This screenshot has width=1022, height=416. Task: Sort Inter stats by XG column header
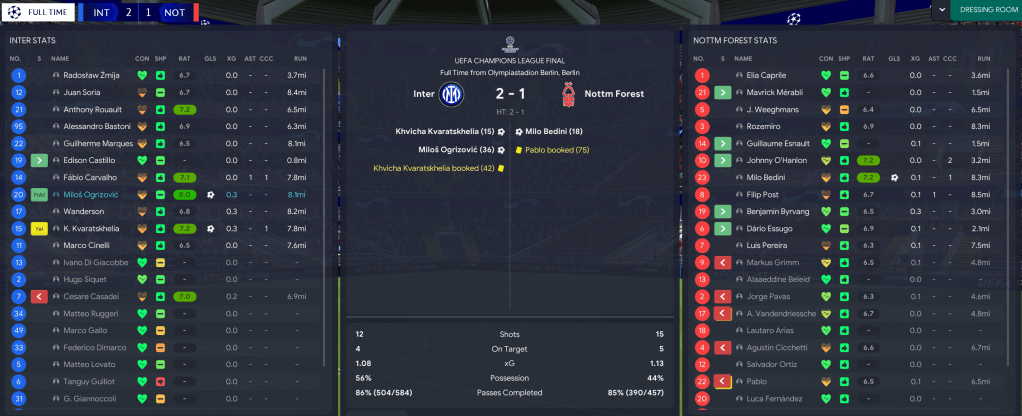[231, 58]
